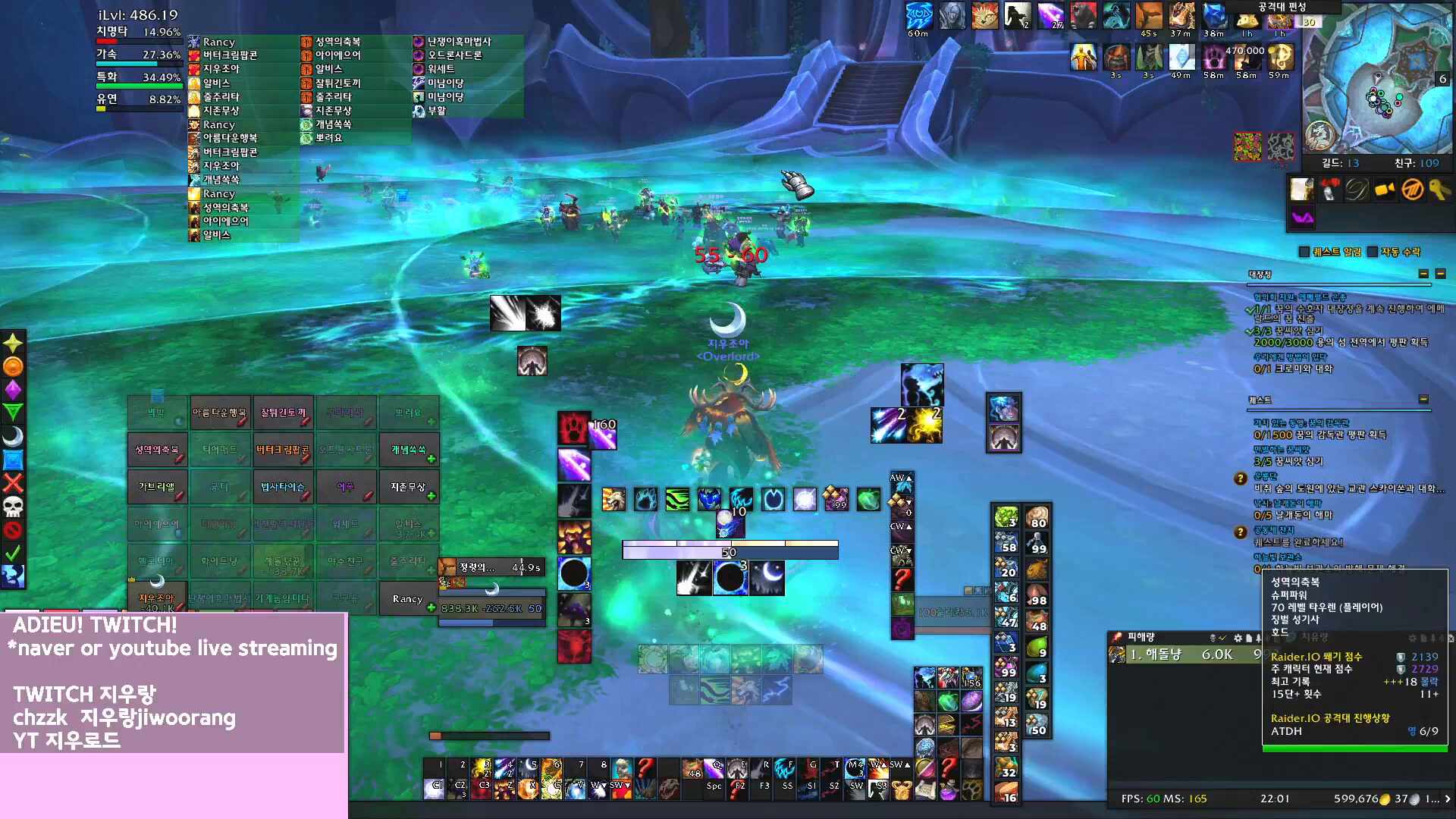Open the minimap

coord(1376,80)
